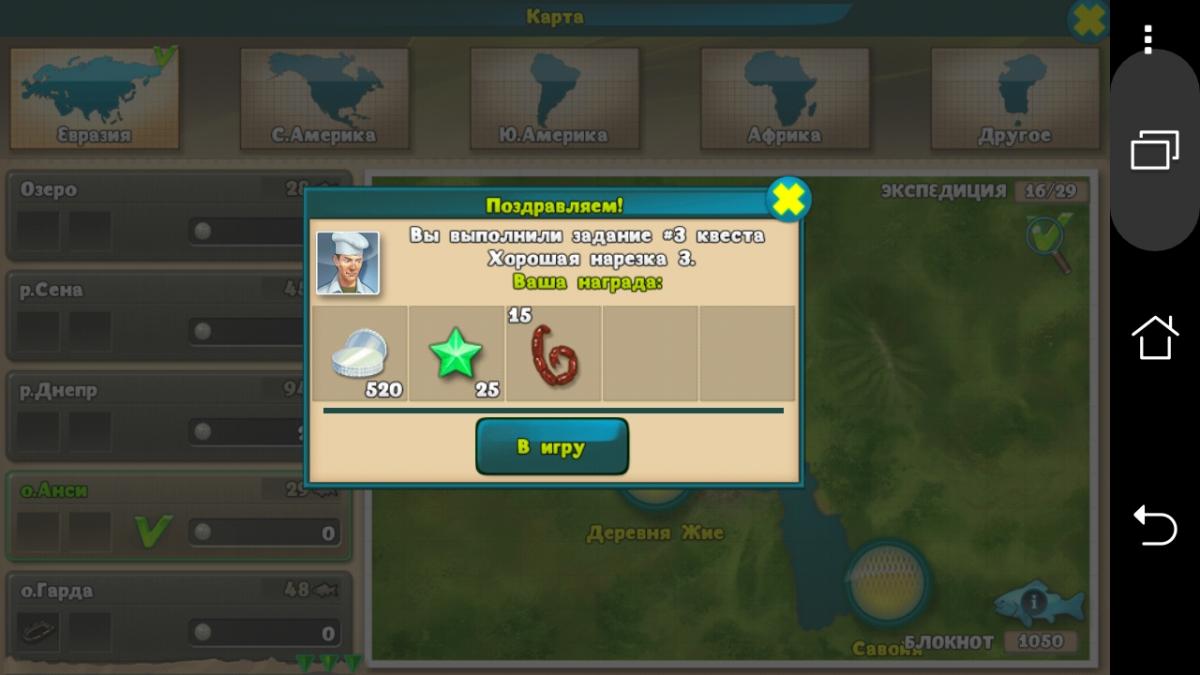Show the Другое region tab

coord(1015,98)
